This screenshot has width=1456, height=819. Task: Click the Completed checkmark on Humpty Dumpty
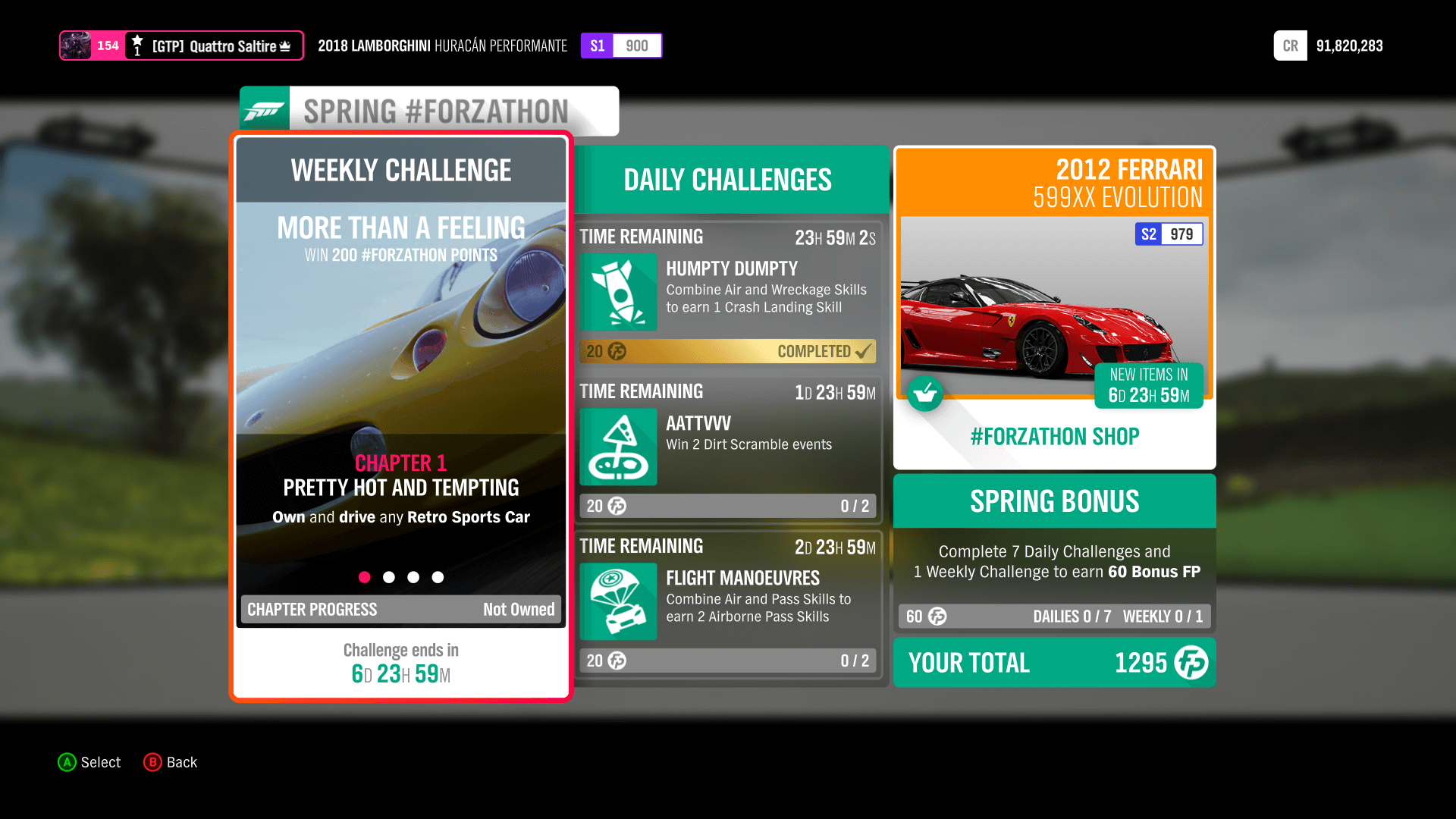point(864,350)
